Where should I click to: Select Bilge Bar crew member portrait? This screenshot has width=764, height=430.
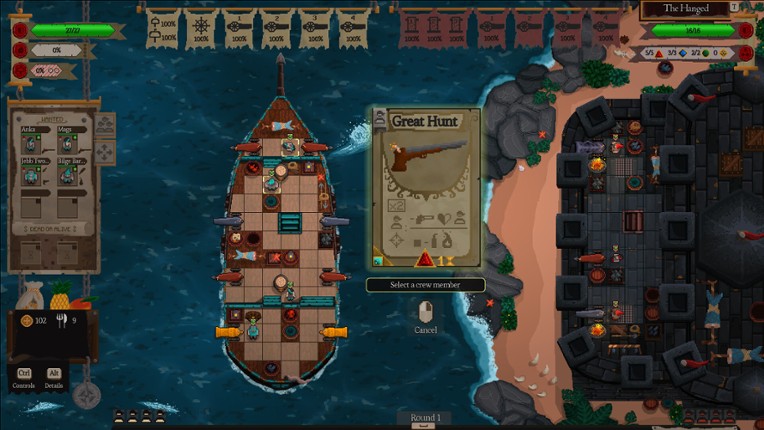(66, 174)
